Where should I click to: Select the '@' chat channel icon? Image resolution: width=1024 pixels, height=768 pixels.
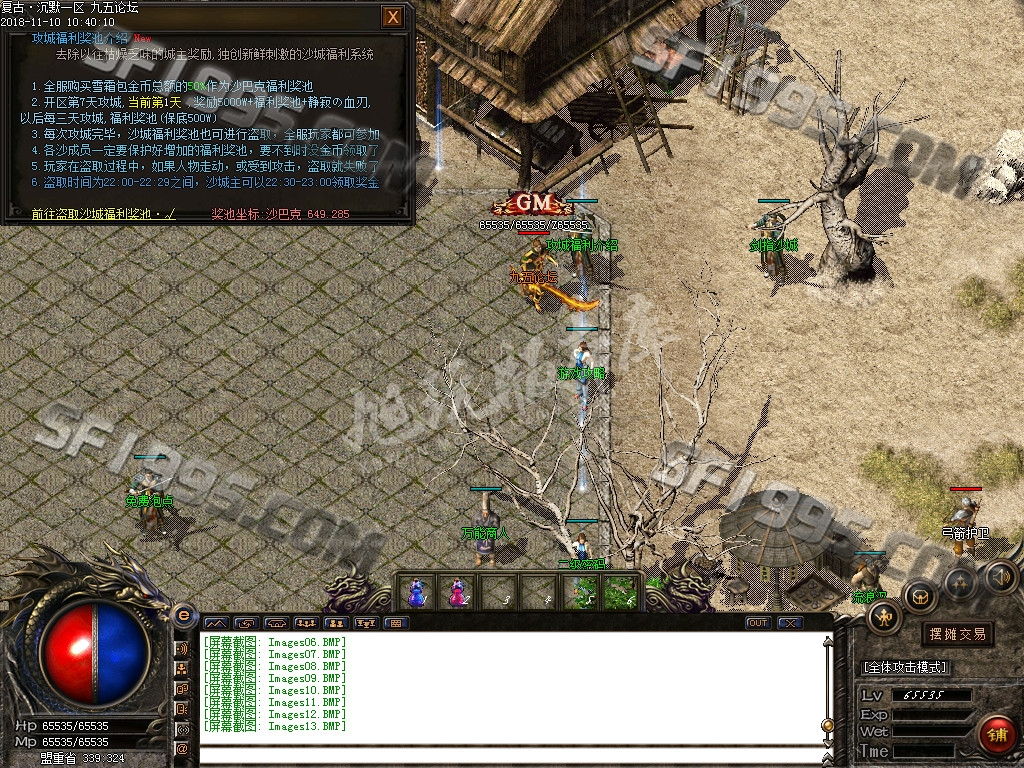[x=183, y=748]
